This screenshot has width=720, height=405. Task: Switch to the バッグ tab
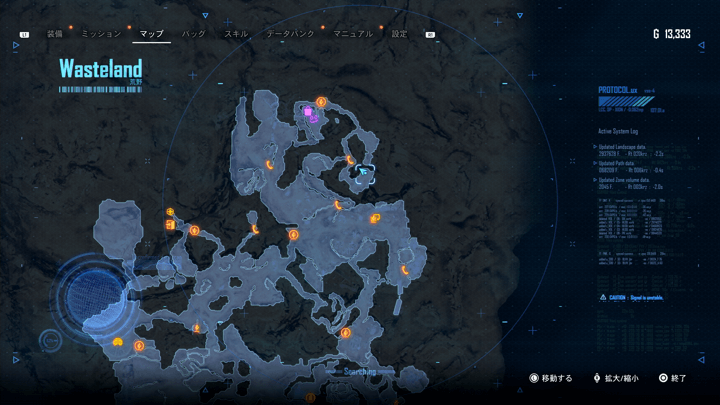pos(193,34)
